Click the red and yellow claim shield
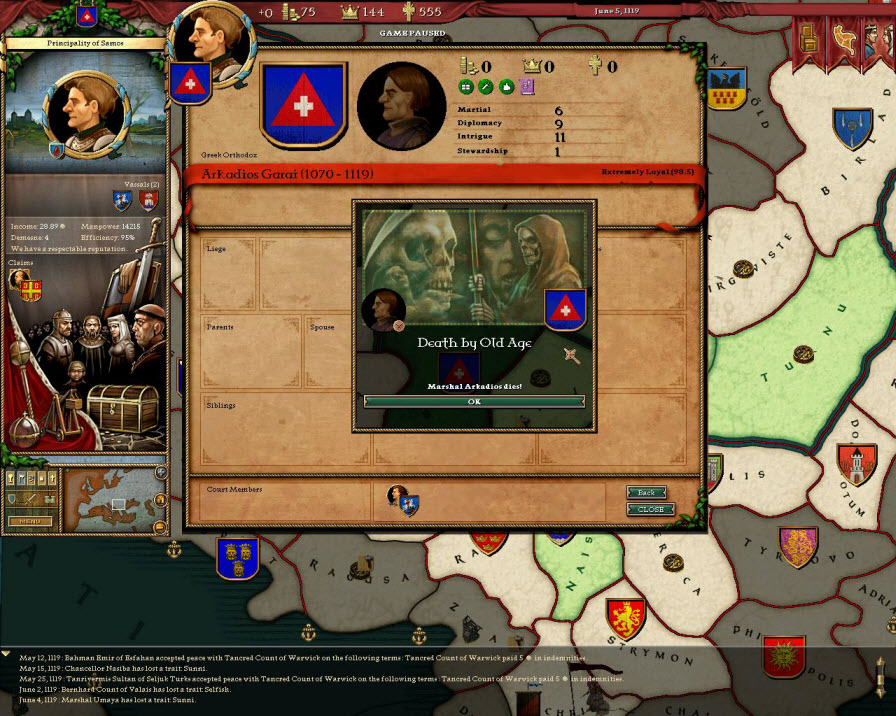The height and width of the screenshot is (716, 896). pyautogui.click(x=32, y=290)
